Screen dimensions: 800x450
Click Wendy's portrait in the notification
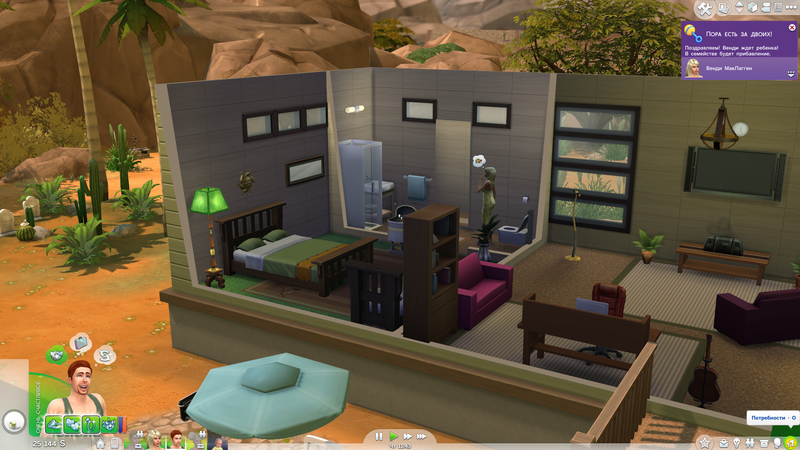[x=692, y=67]
